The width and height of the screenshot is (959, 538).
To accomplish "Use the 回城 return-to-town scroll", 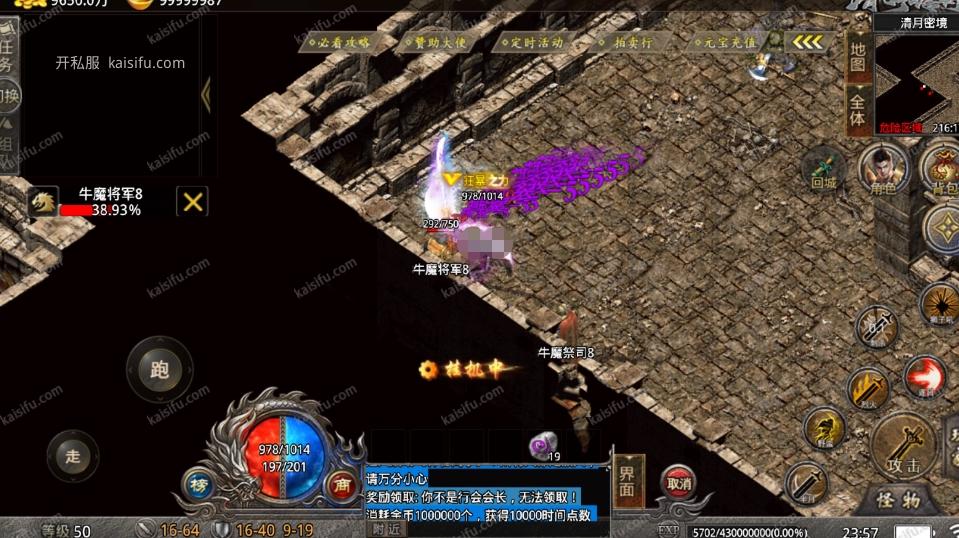I will tap(824, 168).
